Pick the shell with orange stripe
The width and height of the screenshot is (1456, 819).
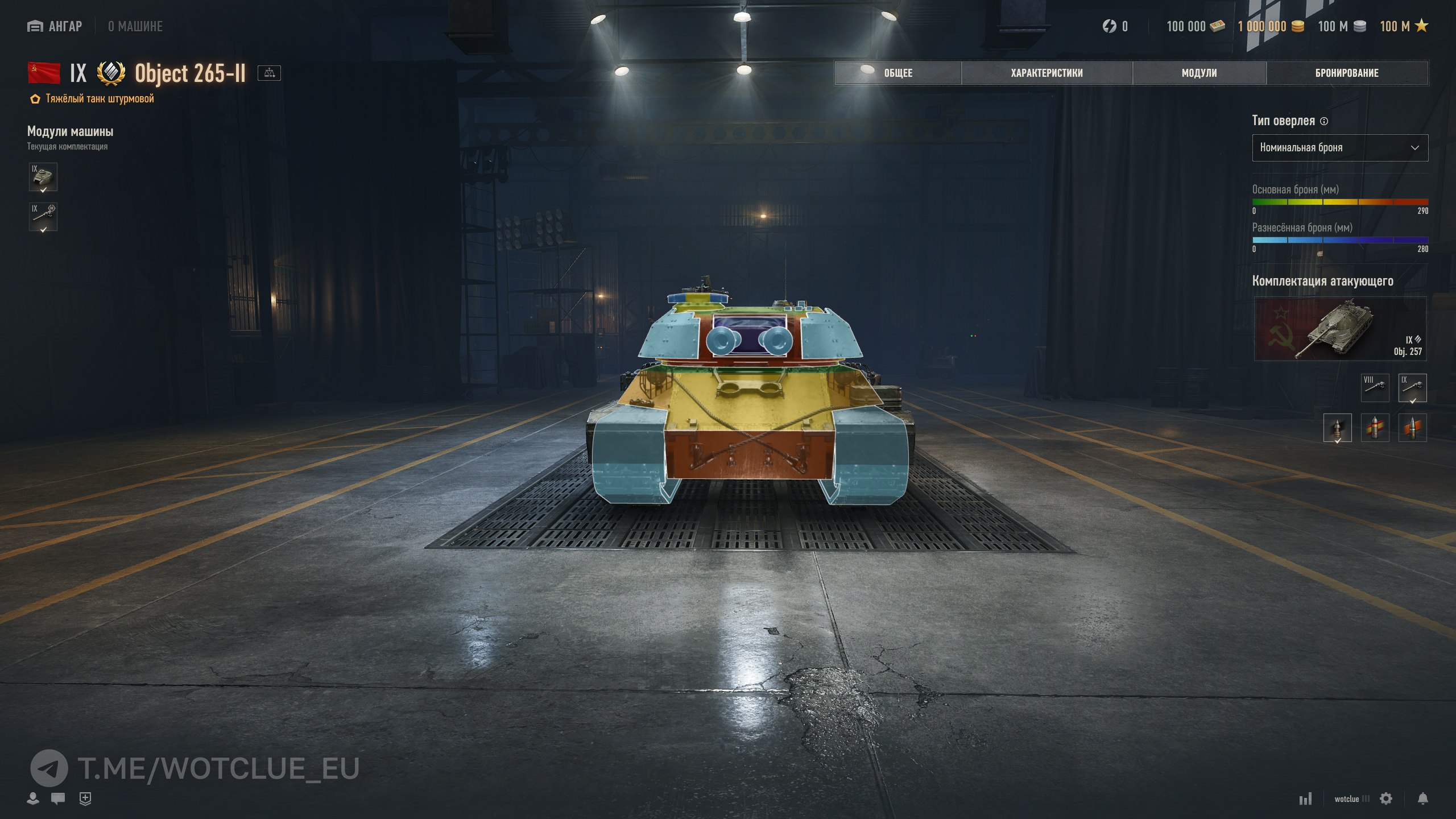click(x=1412, y=428)
